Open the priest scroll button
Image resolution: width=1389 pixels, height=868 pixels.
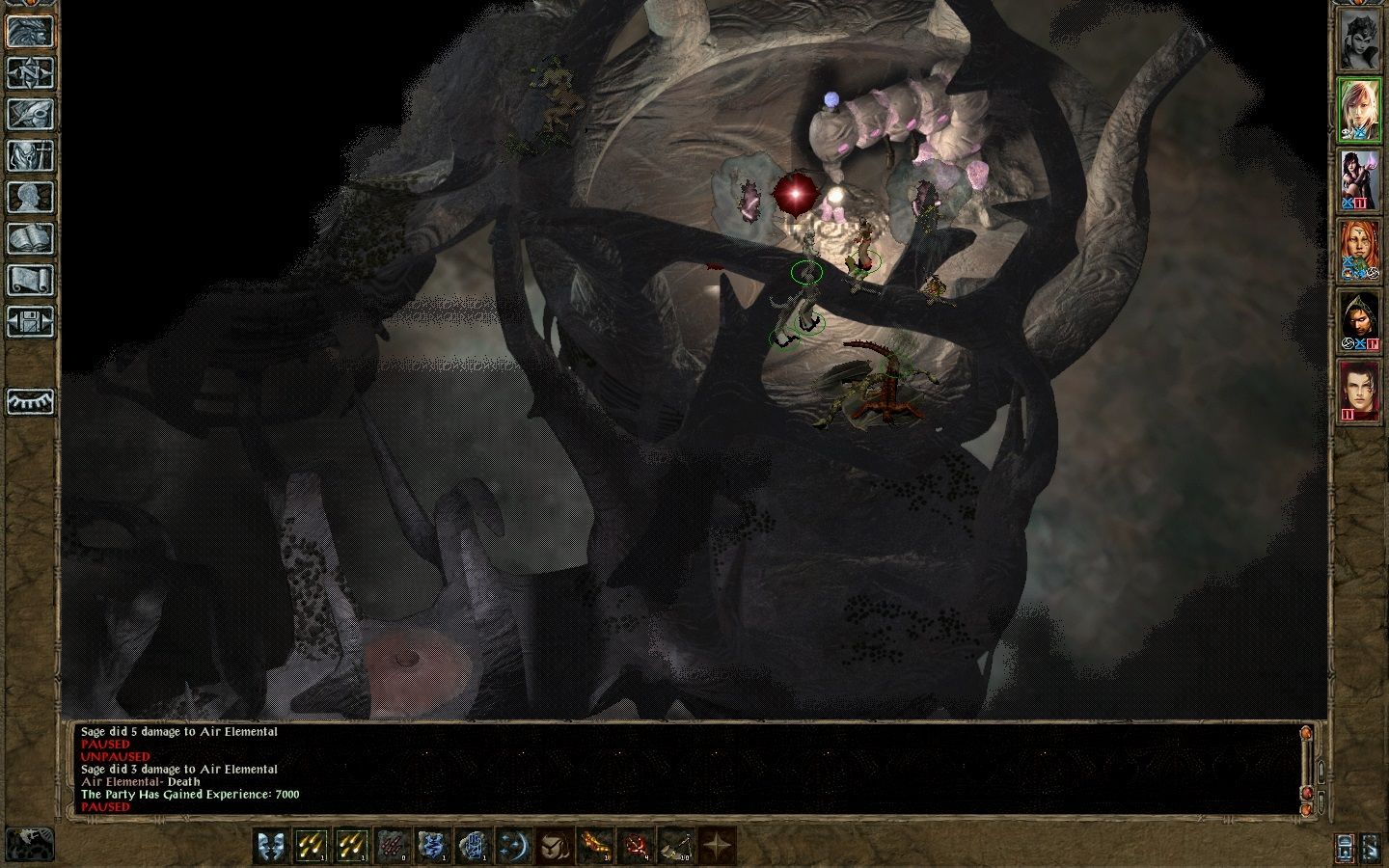click(30, 280)
